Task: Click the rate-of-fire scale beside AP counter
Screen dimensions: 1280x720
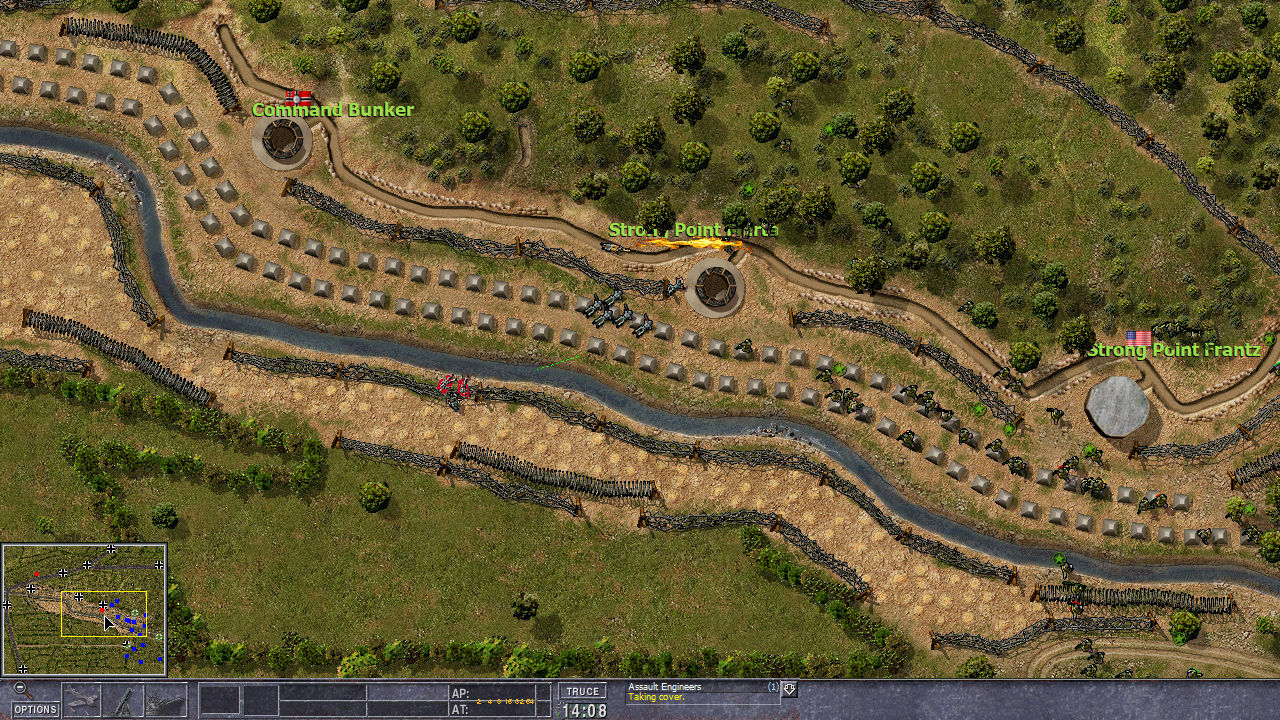Action: tap(507, 701)
